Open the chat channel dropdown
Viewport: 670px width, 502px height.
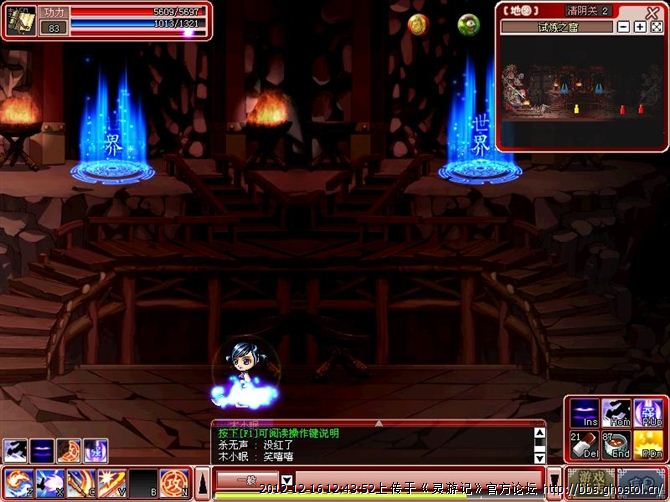[285, 480]
